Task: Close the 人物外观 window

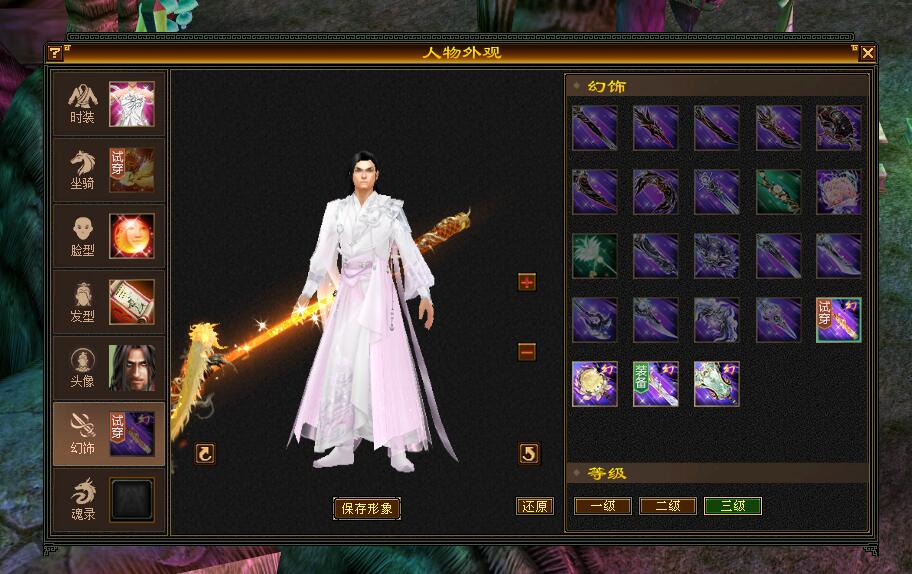Action: pyautogui.click(x=867, y=53)
